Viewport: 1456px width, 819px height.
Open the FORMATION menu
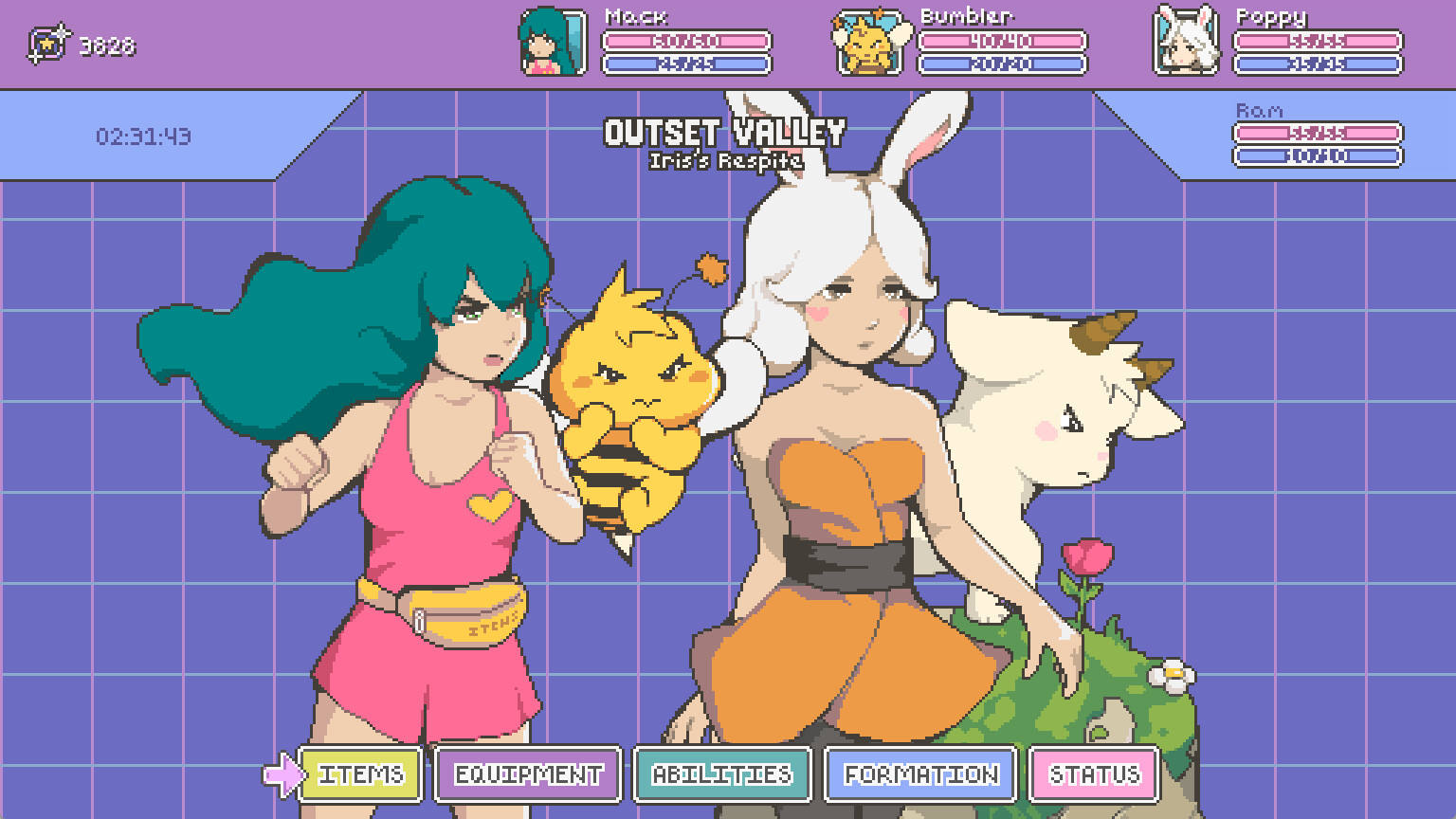pyautogui.click(x=918, y=774)
